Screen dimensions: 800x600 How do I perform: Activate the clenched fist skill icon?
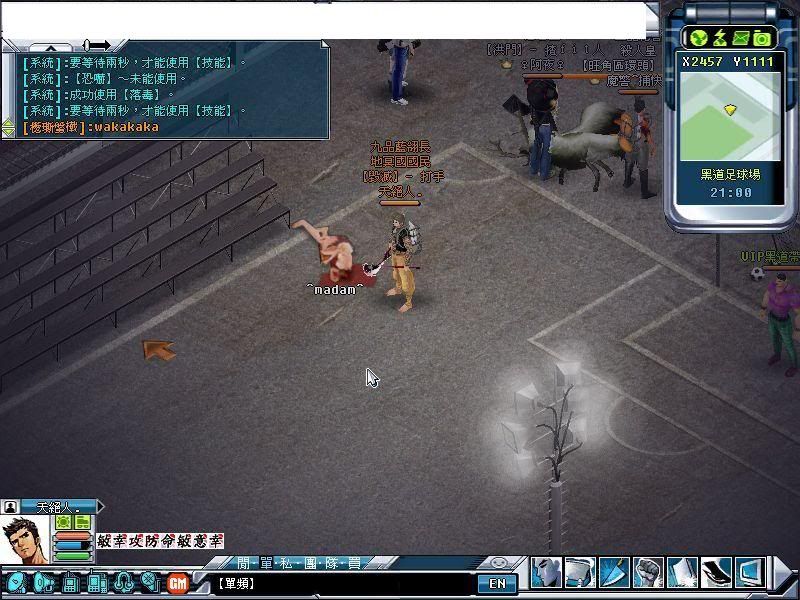(648, 573)
